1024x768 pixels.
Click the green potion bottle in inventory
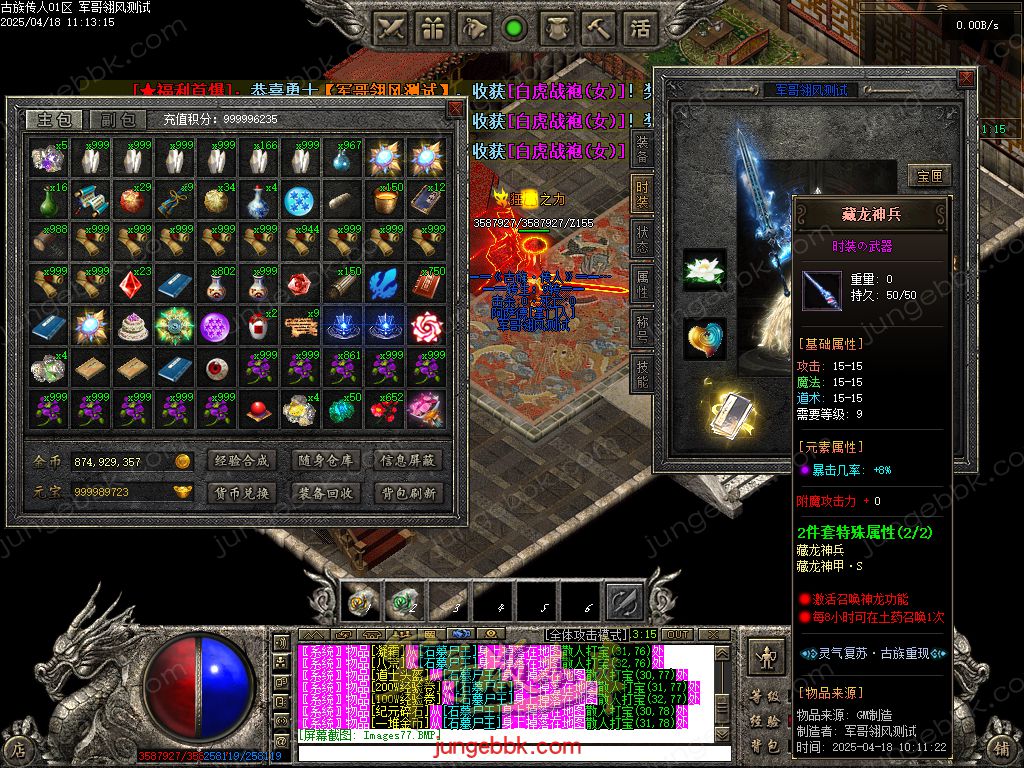coord(47,200)
